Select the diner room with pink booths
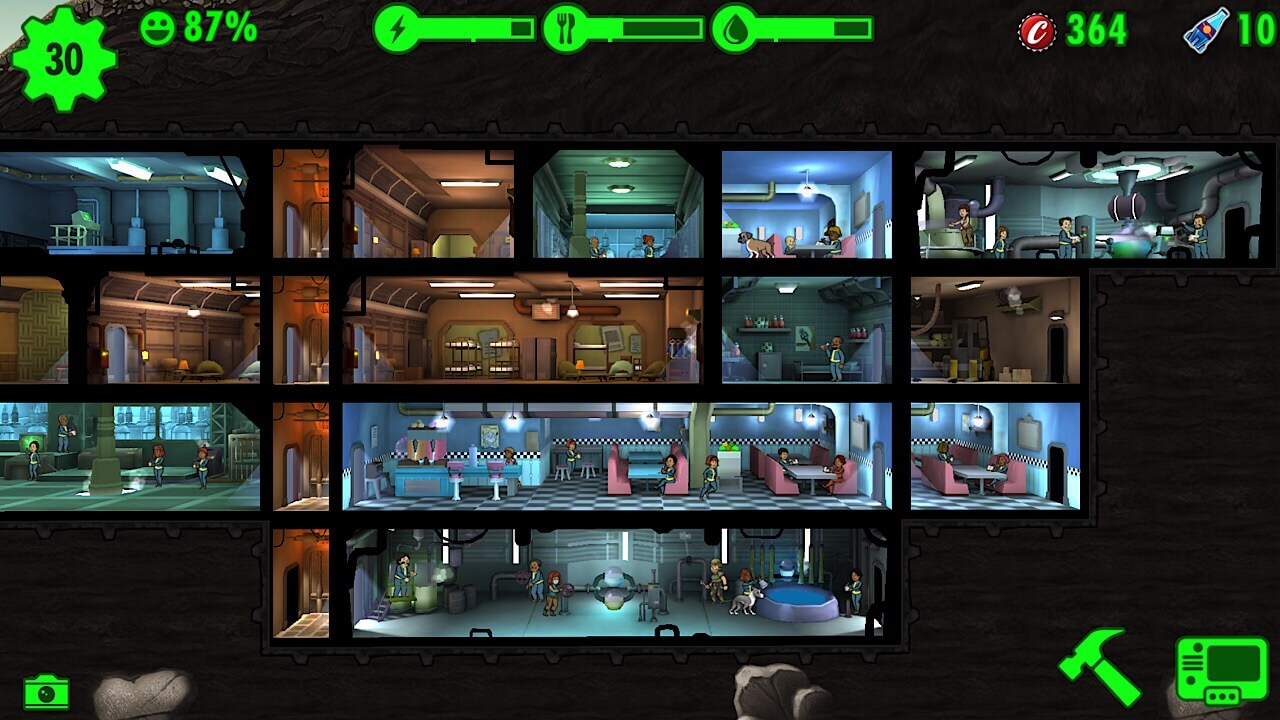The height and width of the screenshot is (720, 1280). [620, 460]
